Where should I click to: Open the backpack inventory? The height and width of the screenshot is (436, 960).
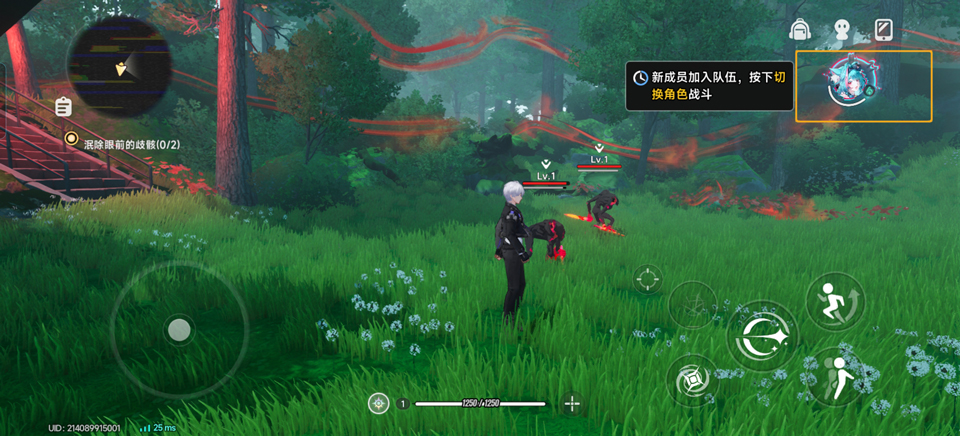click(x=799, y=30)
